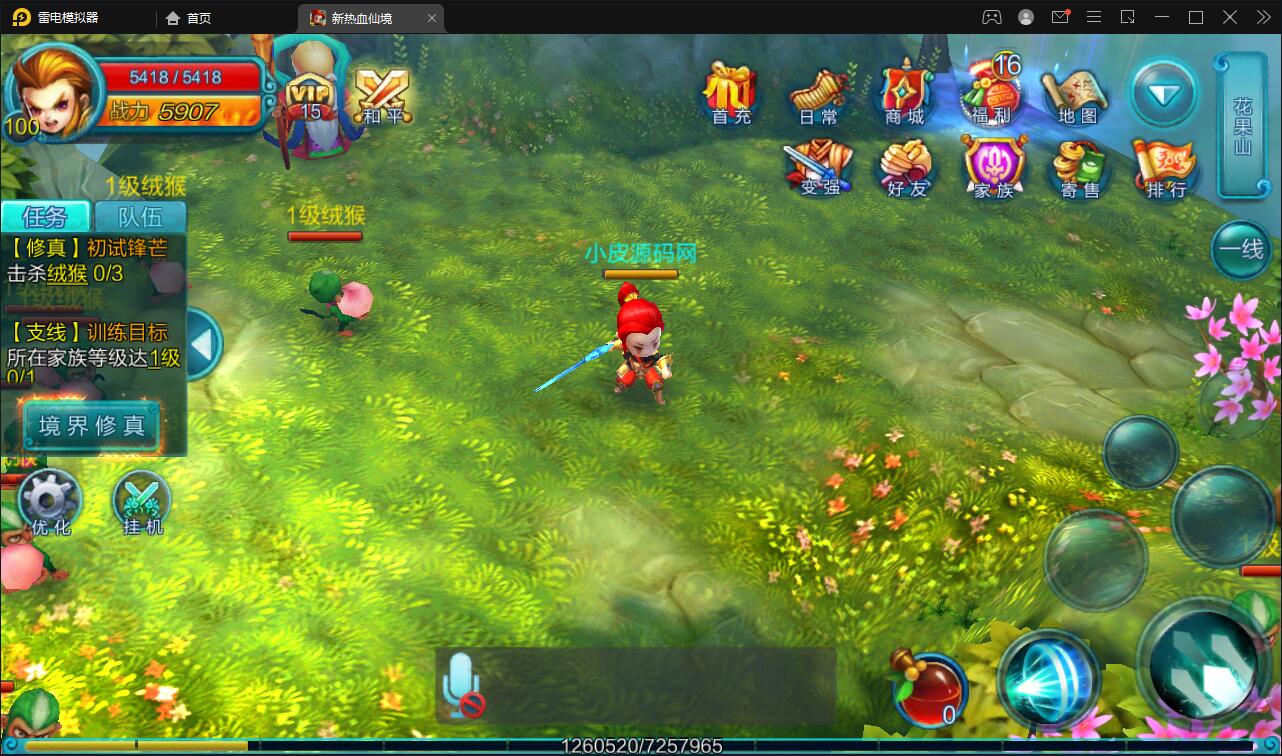
Task: Open the 排行 rankings icon
Action: (1166, 167)
